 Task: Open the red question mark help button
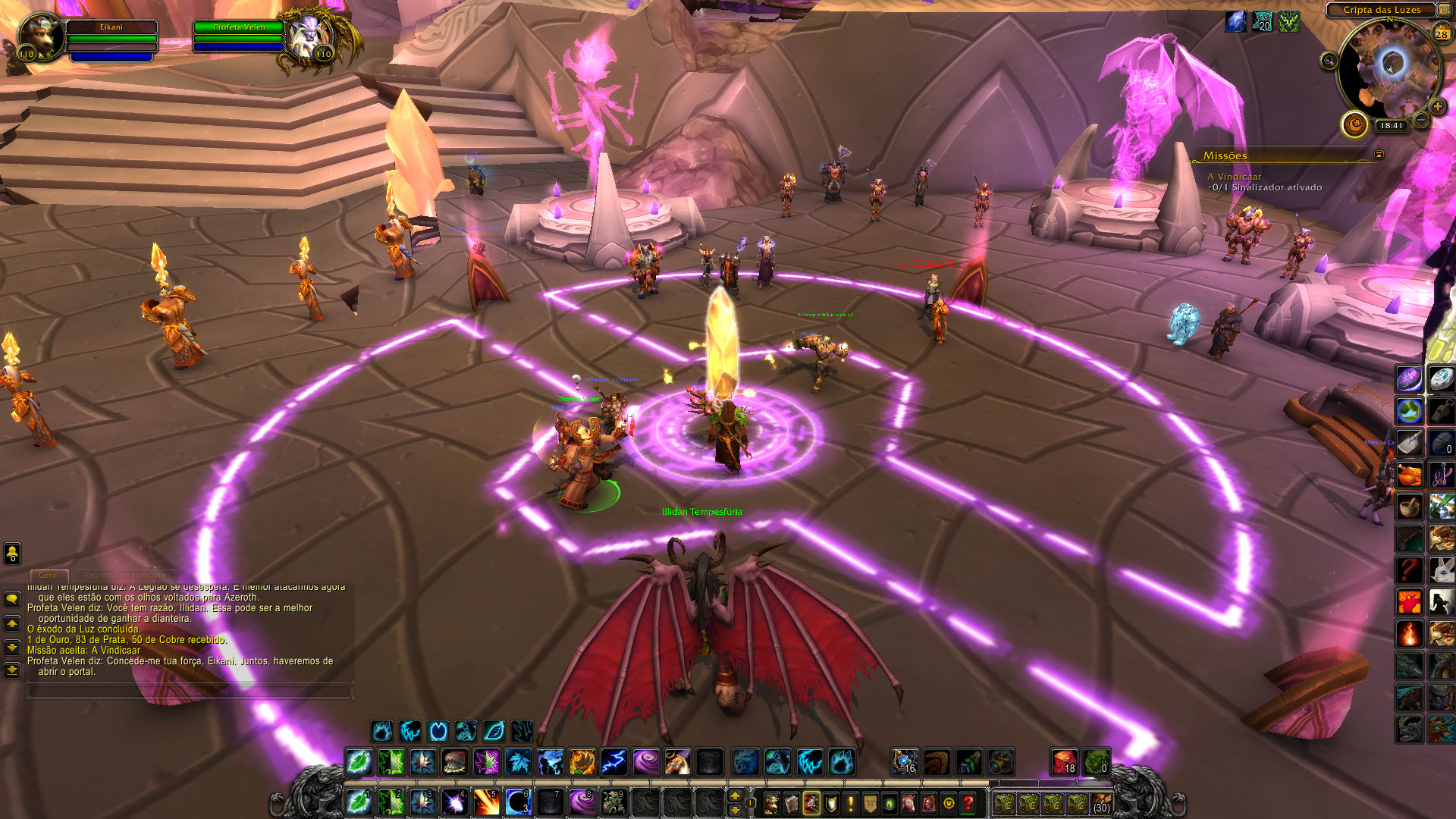(x=968, y=802)
